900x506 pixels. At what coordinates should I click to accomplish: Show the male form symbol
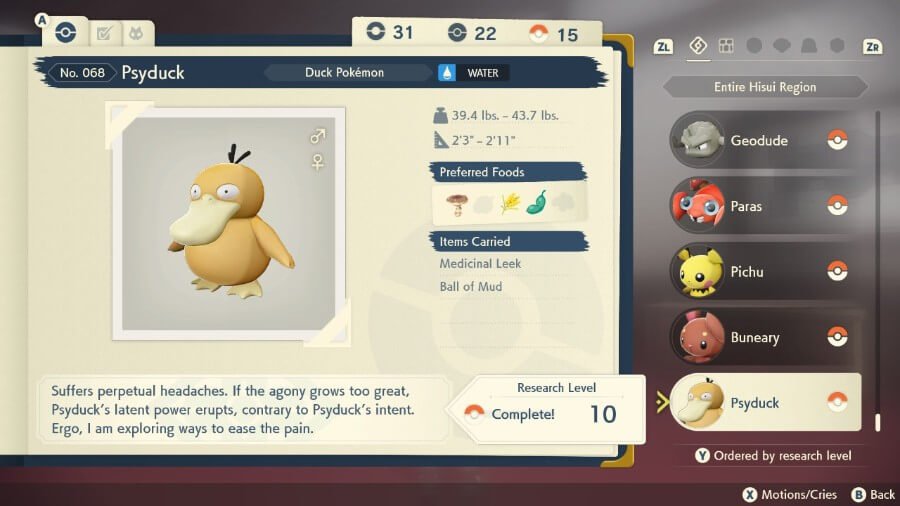coord(318,136)
